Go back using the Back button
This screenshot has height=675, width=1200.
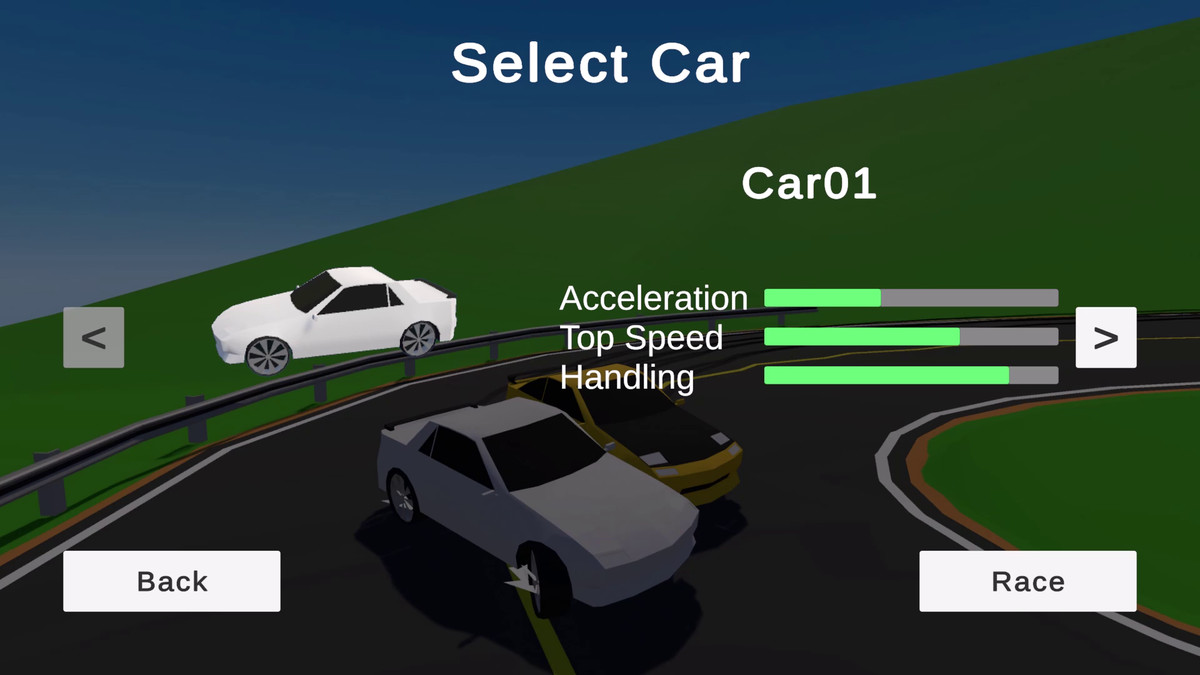click(172, 581)
